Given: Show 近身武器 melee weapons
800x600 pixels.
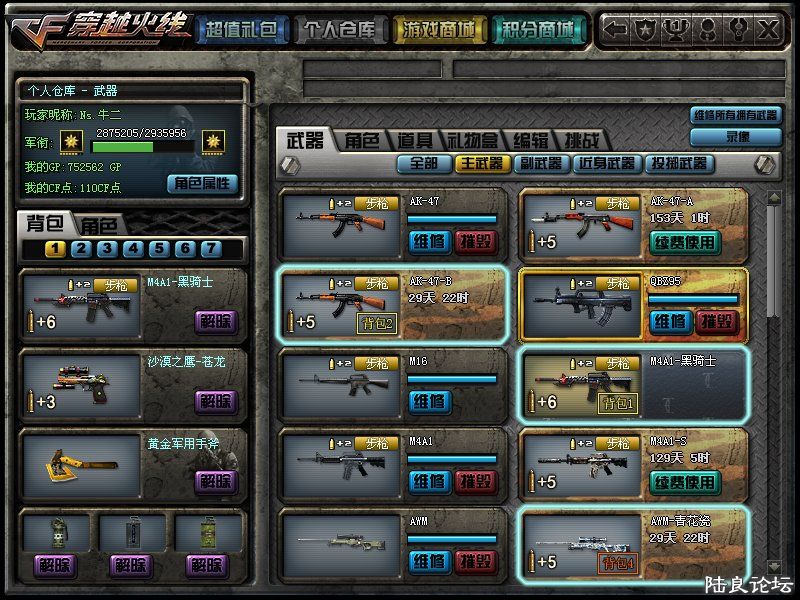Looking at the screenshot, I should tap(606, 163).
